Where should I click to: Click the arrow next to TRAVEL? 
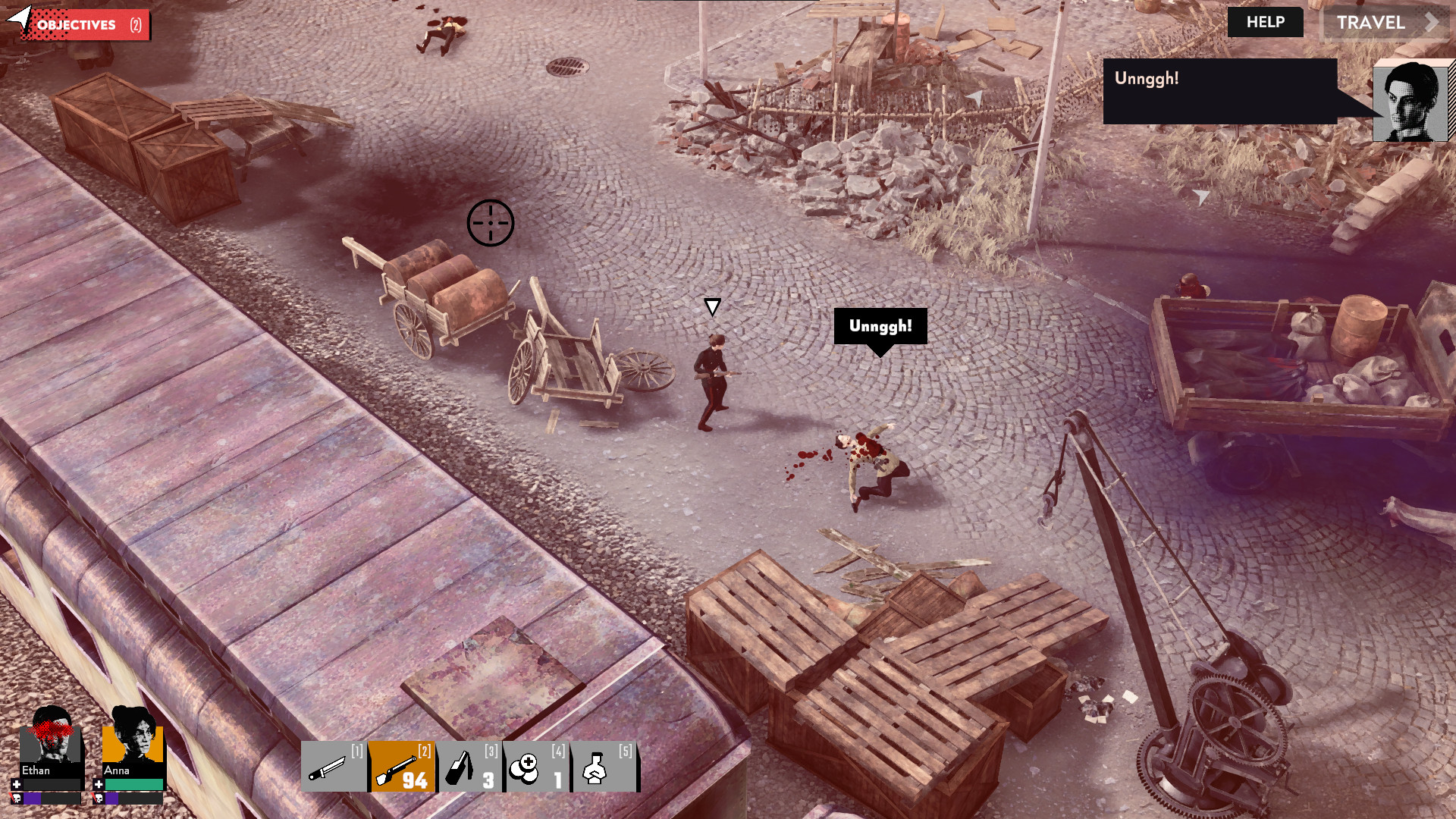1432,23
